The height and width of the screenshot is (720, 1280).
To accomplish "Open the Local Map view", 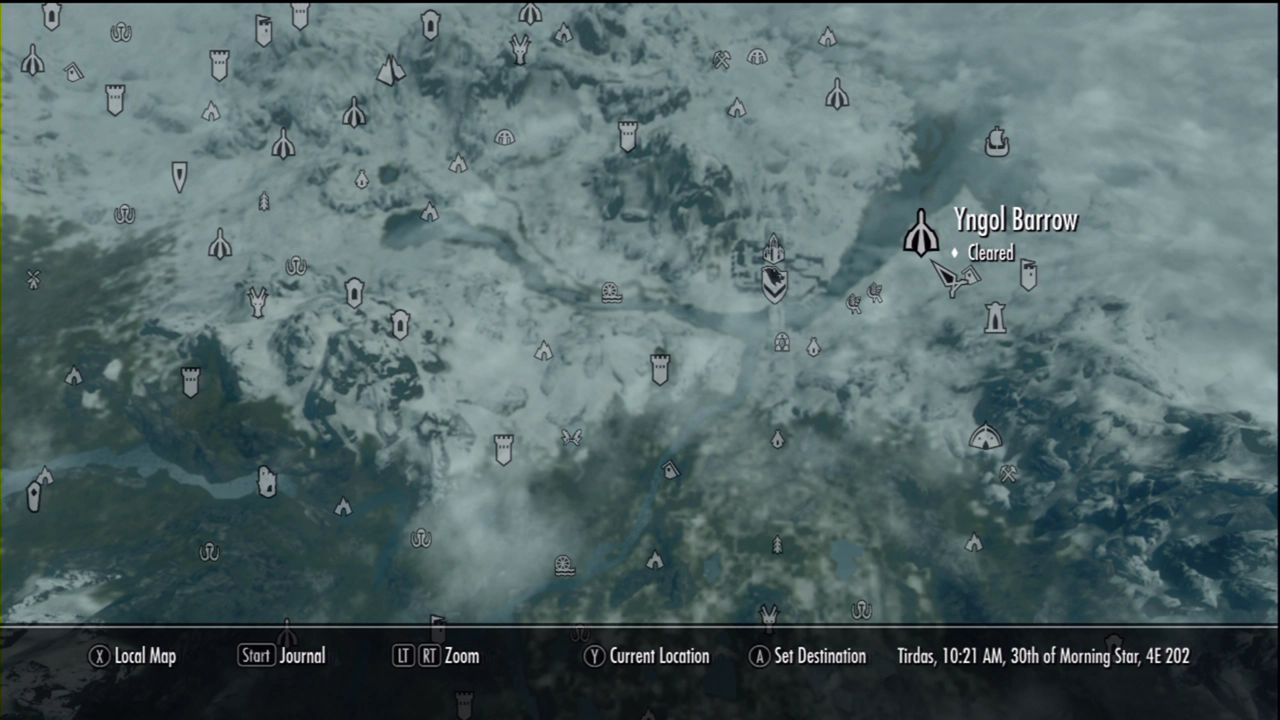I will pyautogui.click(x=133, y=656).
